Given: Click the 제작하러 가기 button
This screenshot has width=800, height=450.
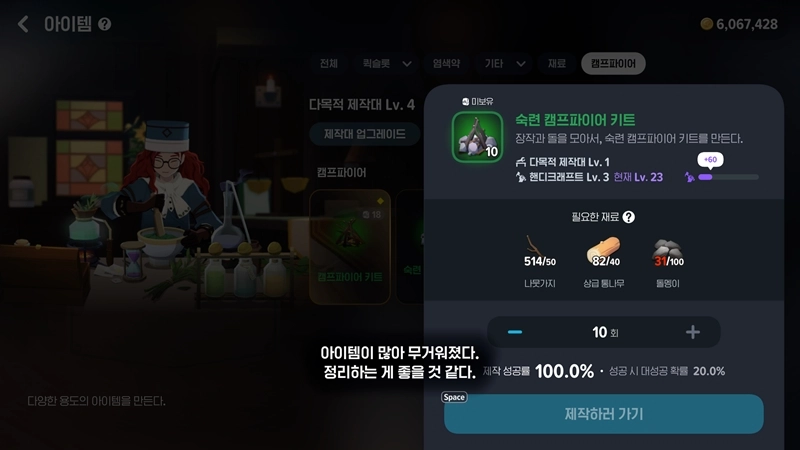Looking at the screenshot, I should (x=603, y=414).
